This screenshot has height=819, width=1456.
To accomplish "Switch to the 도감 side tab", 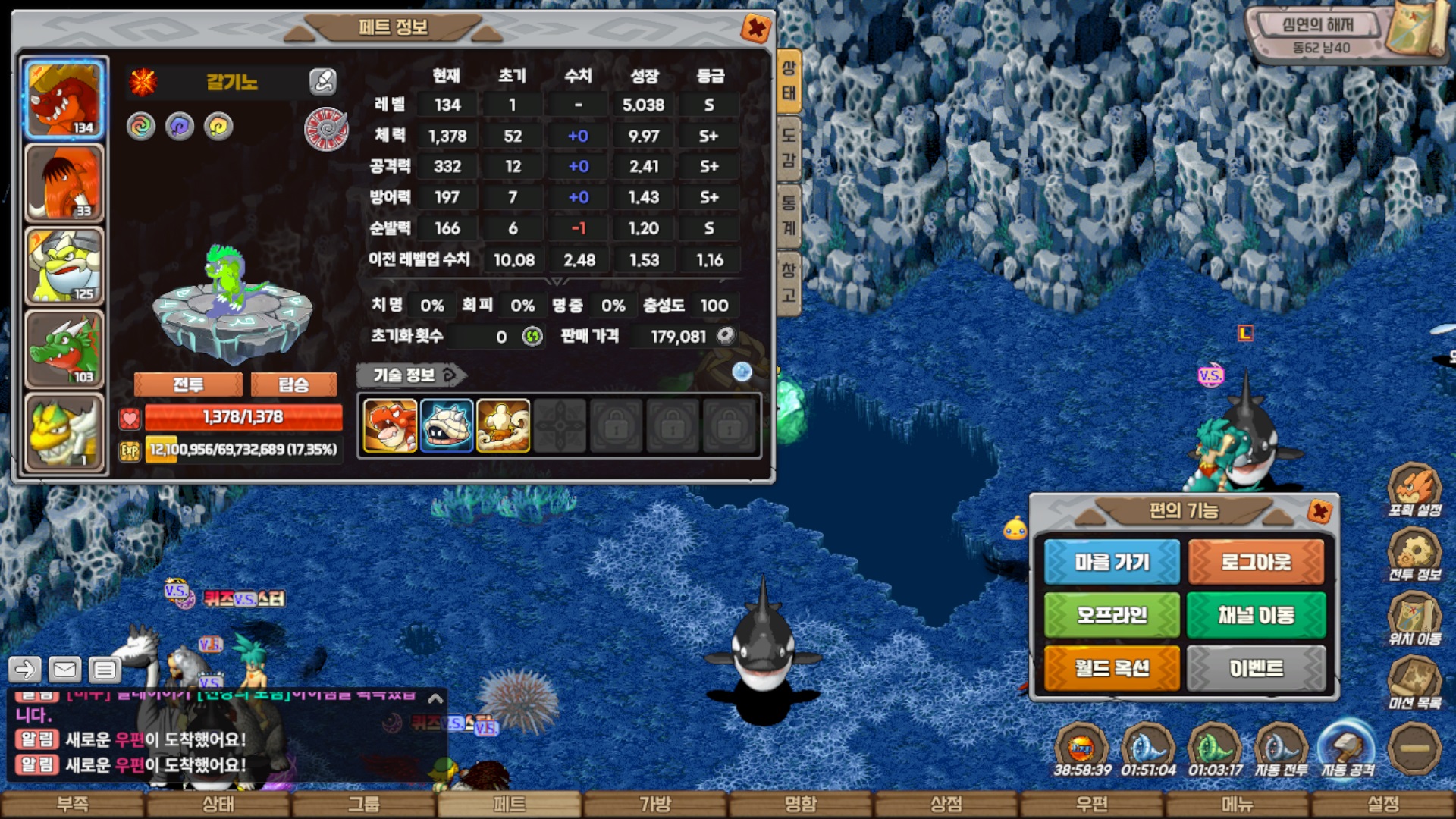I will pyautogui.click(x=789, y=147).
